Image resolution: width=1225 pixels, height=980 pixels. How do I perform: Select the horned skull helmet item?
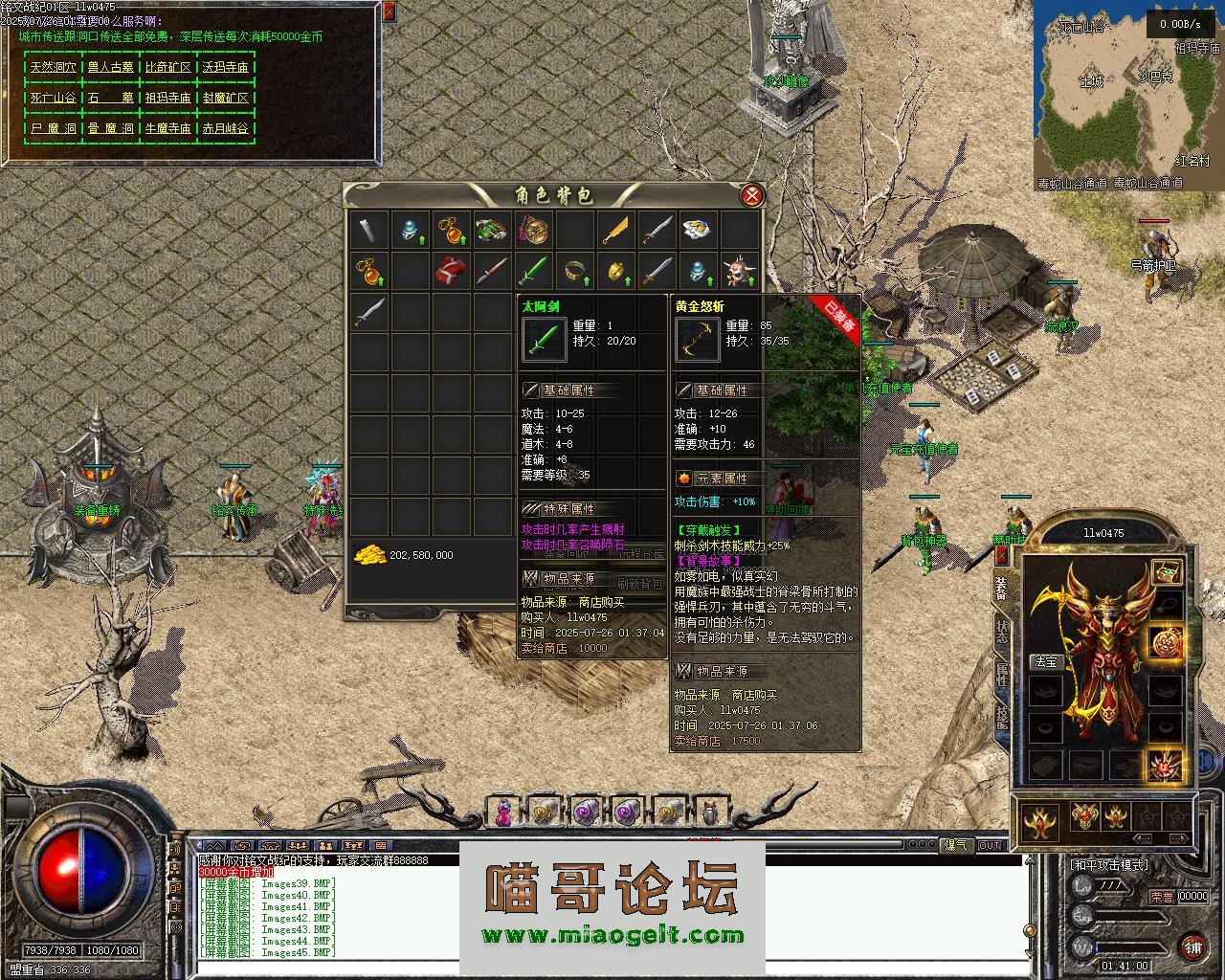click(740, 272)
